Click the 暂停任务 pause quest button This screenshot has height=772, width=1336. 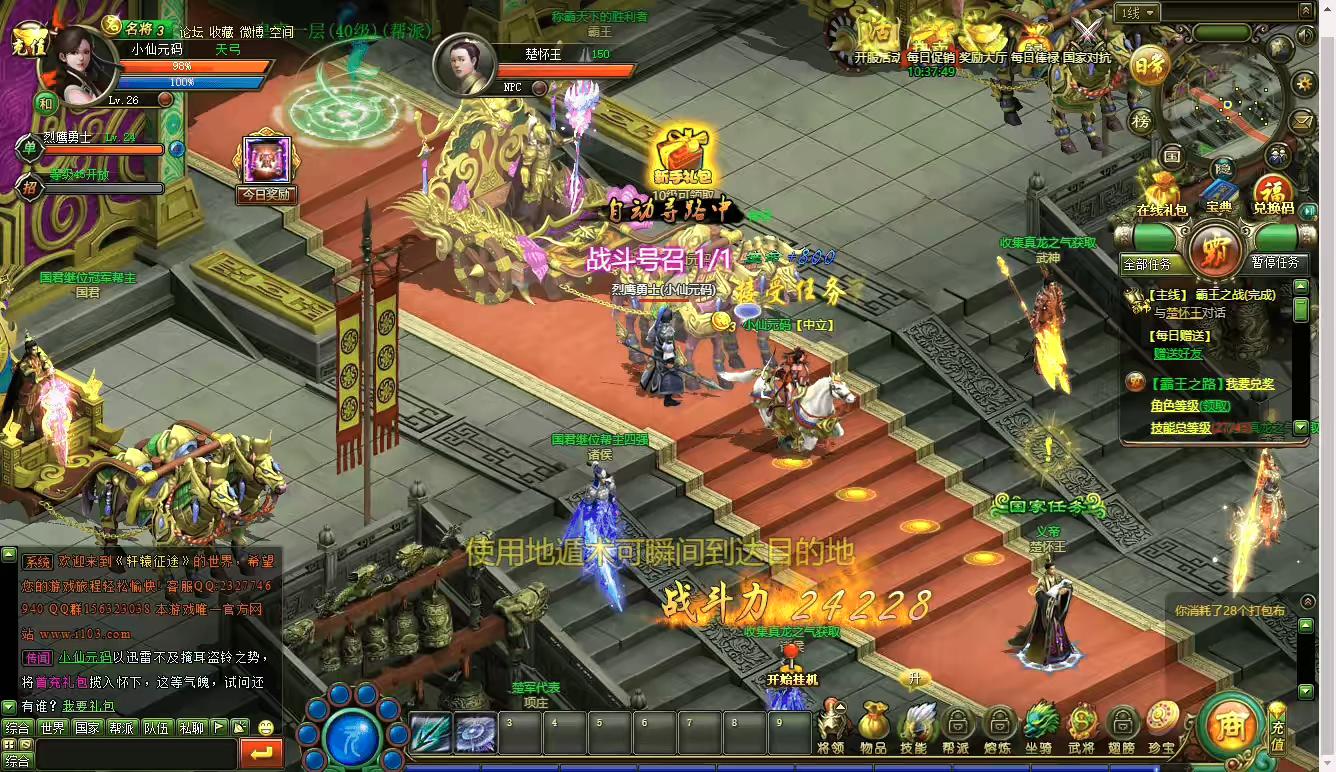pyautogui.click(x=1275, y=263)
